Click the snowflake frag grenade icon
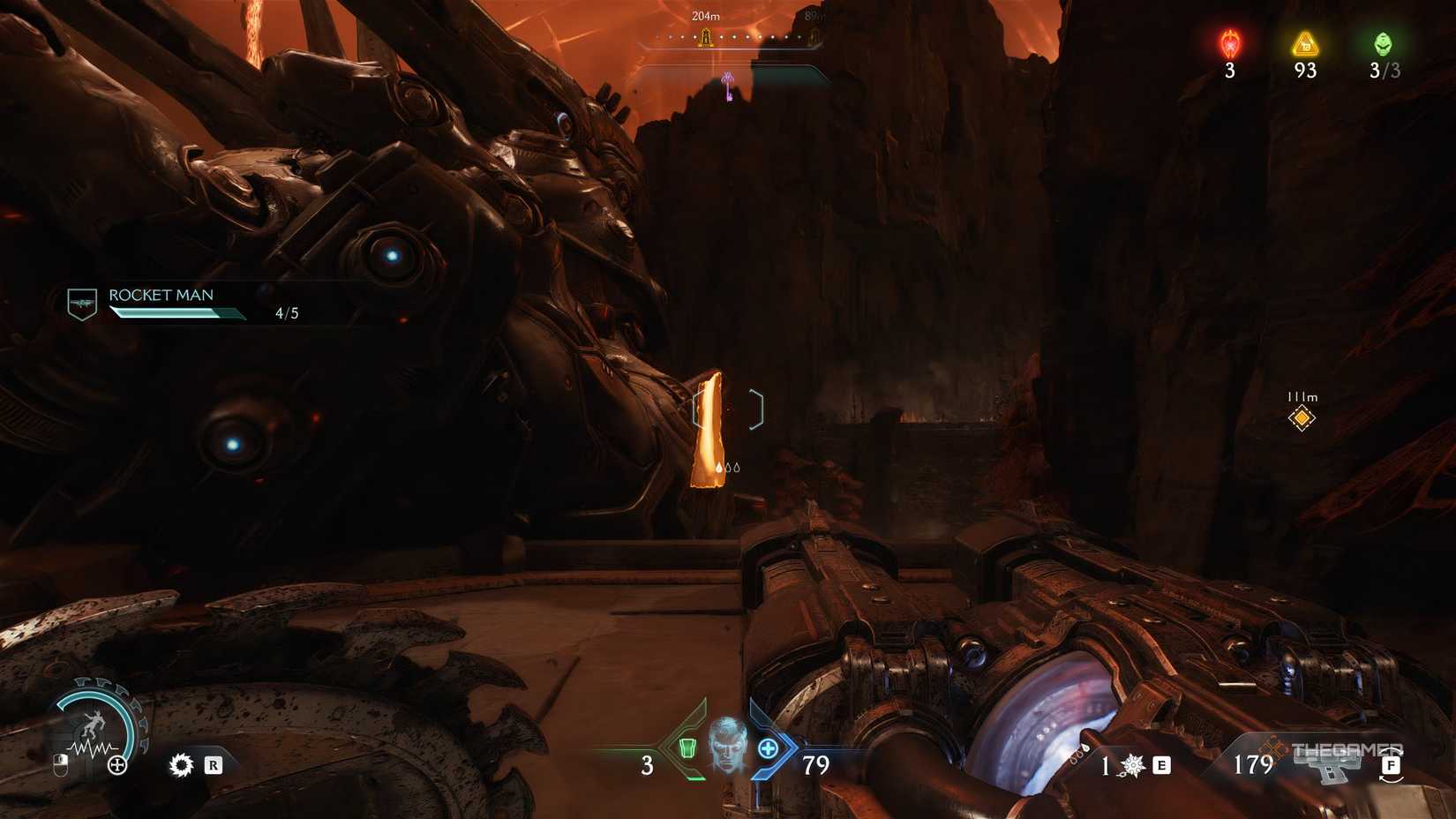This screenshot has width=1456, height=819. pos(1132,766)
